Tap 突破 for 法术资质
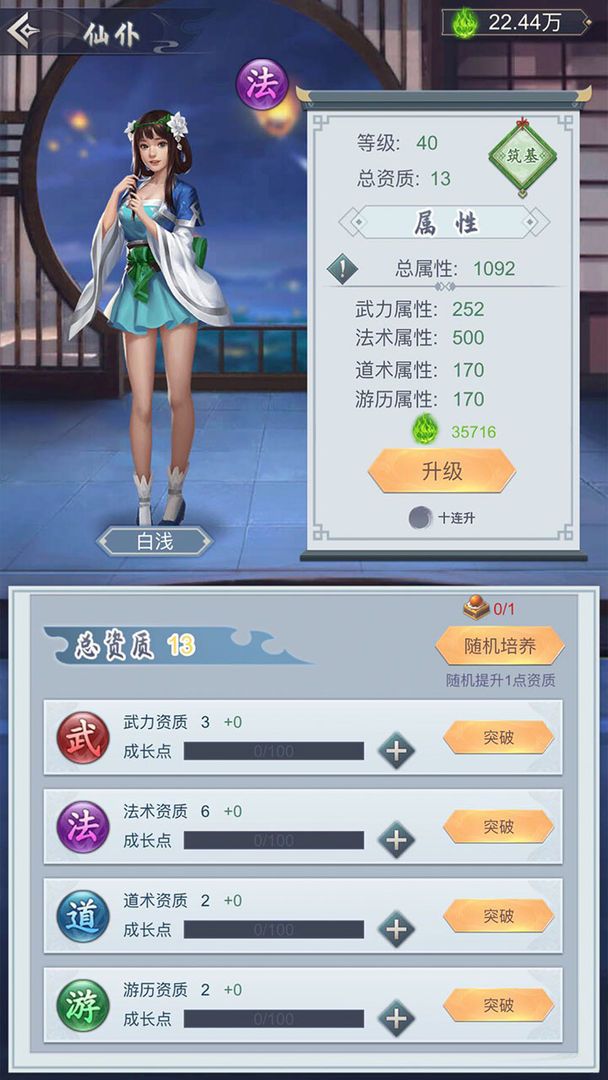The width and height of the screenshot is (608, 1080). tap(498, 827)
